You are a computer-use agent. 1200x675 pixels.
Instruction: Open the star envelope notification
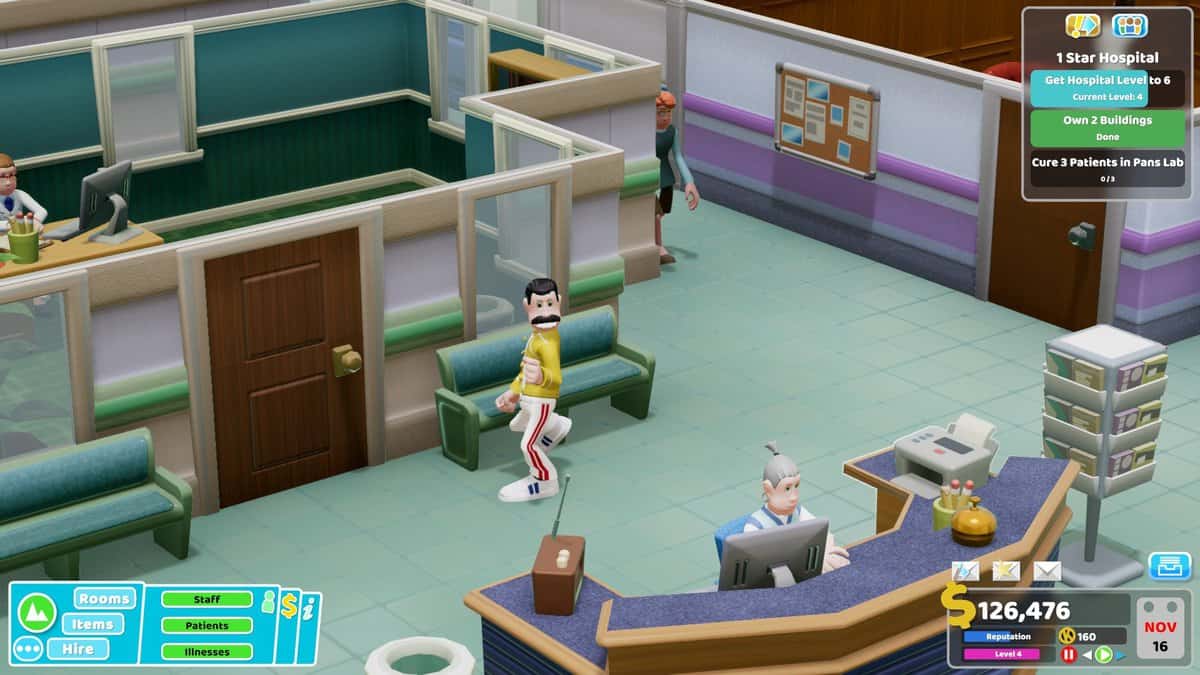coord(1006,571)
